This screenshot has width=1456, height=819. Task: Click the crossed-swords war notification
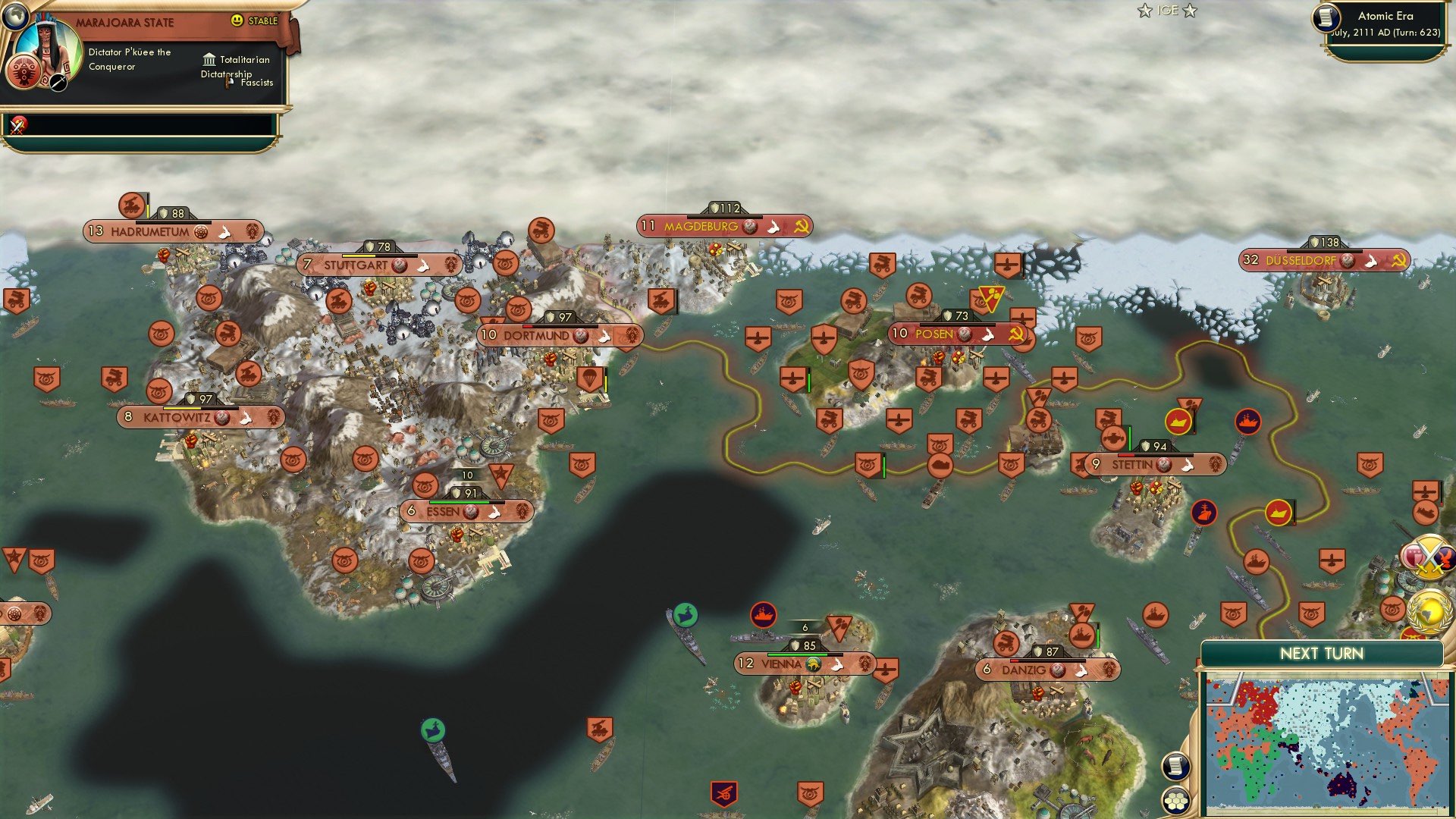tap(1429, 557)
